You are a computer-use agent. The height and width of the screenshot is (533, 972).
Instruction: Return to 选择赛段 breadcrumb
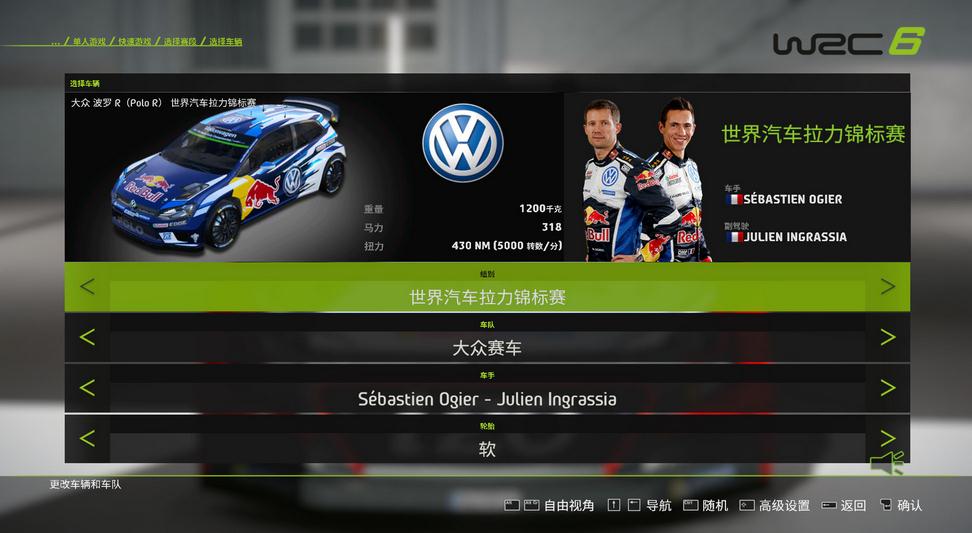pyautogui.click(x=180, y=42)
